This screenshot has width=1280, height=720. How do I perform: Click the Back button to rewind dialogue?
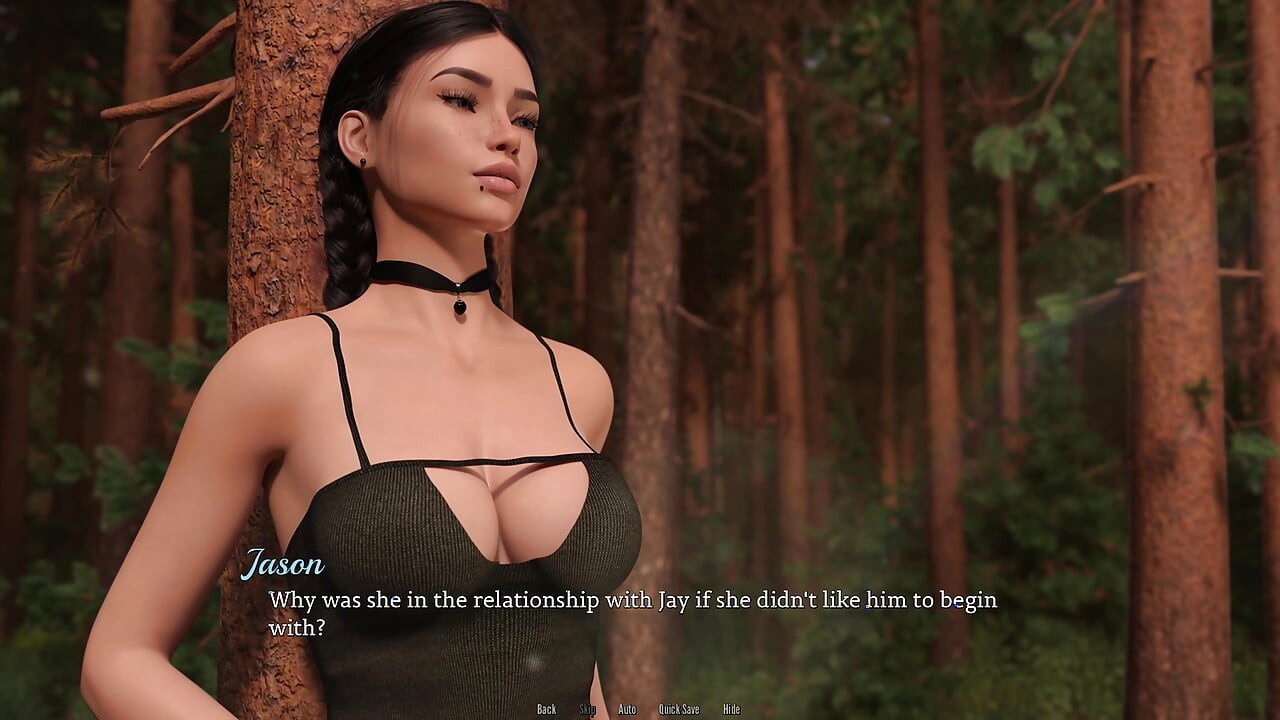(x=546, y=708)
